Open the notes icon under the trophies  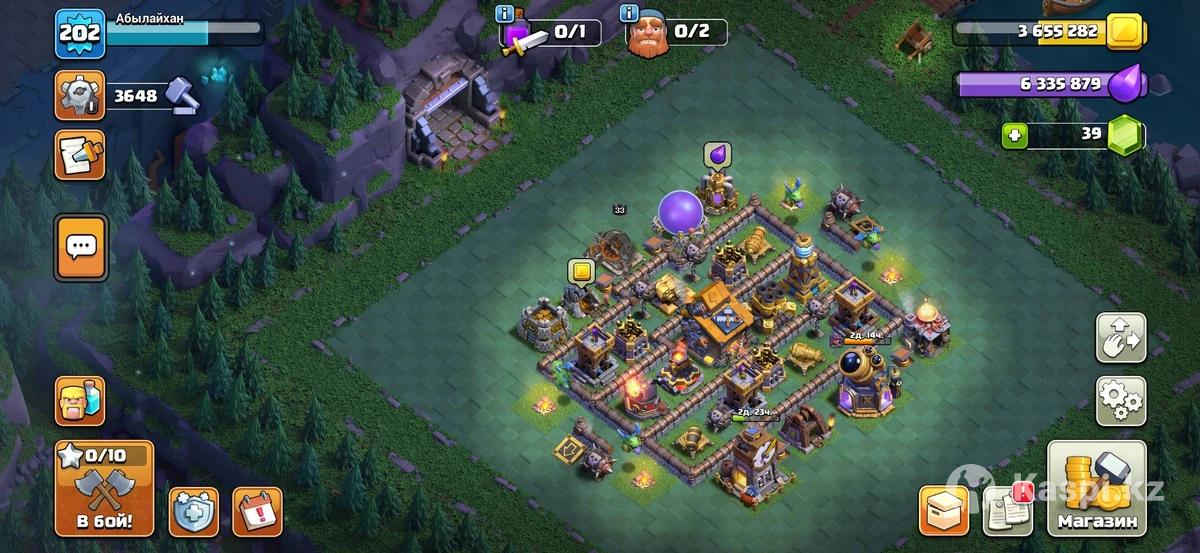(x=79, y=154)
